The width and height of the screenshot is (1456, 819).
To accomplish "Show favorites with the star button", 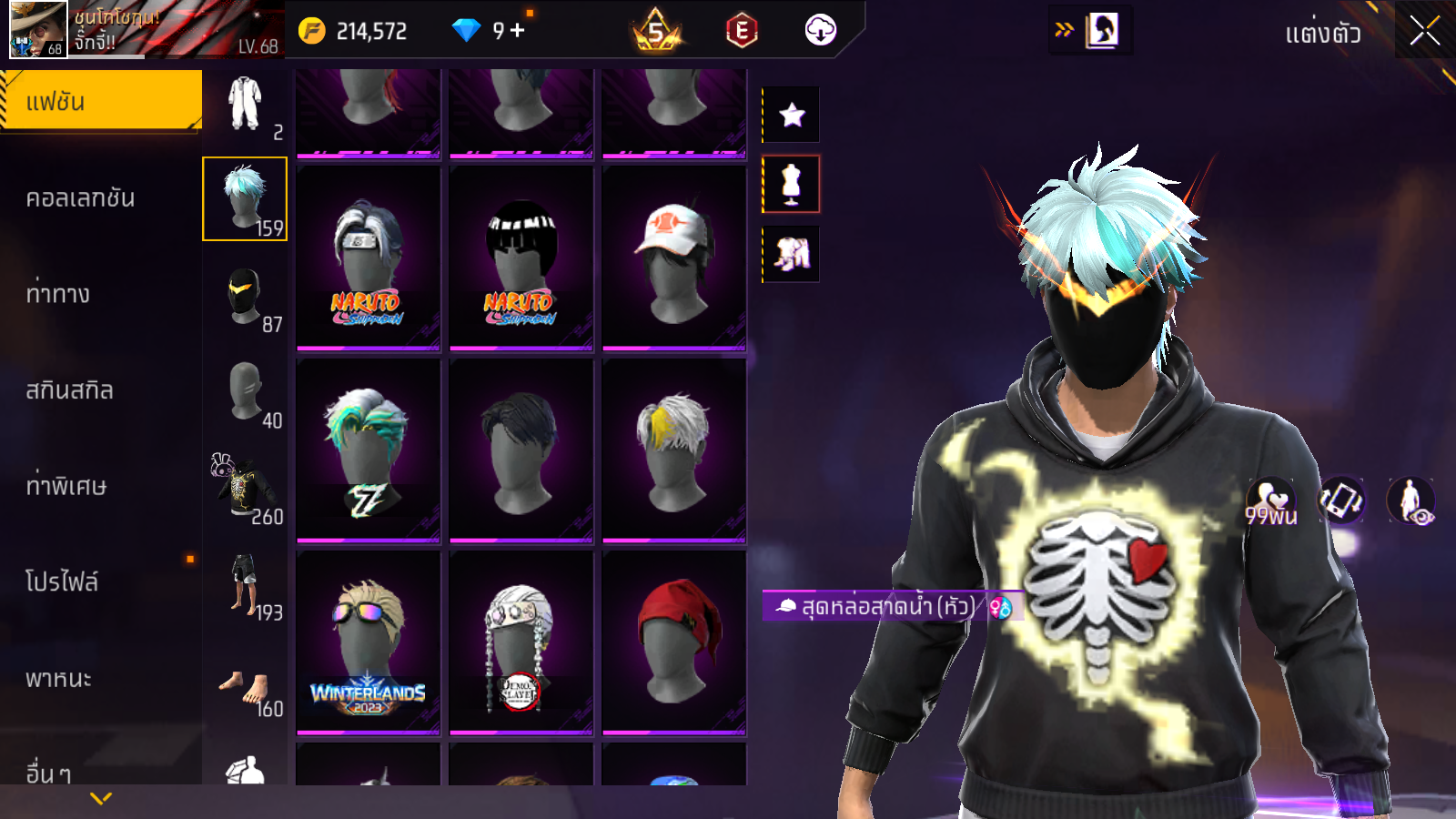I will pyautogui.click(x=792, y=115).
